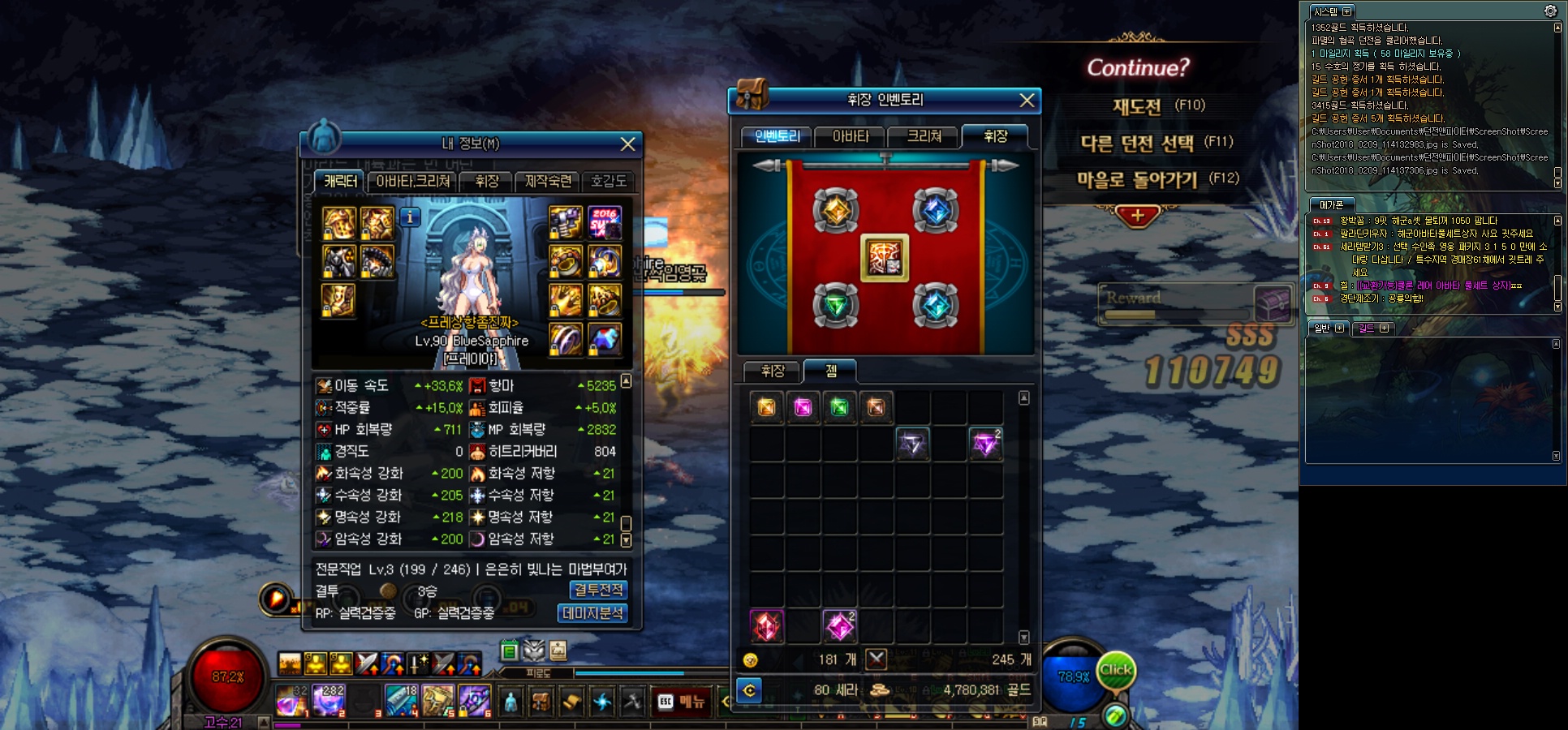
Task: Select the 인벤토리 tab
Action: coord(777,137)
